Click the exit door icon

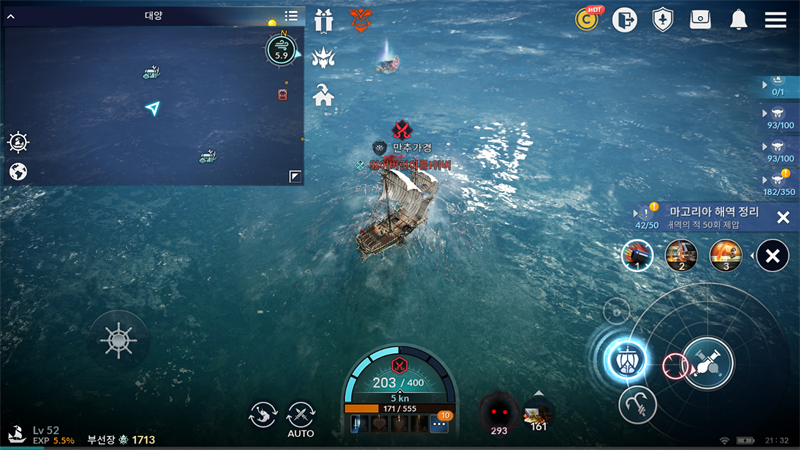pos(625,19)
